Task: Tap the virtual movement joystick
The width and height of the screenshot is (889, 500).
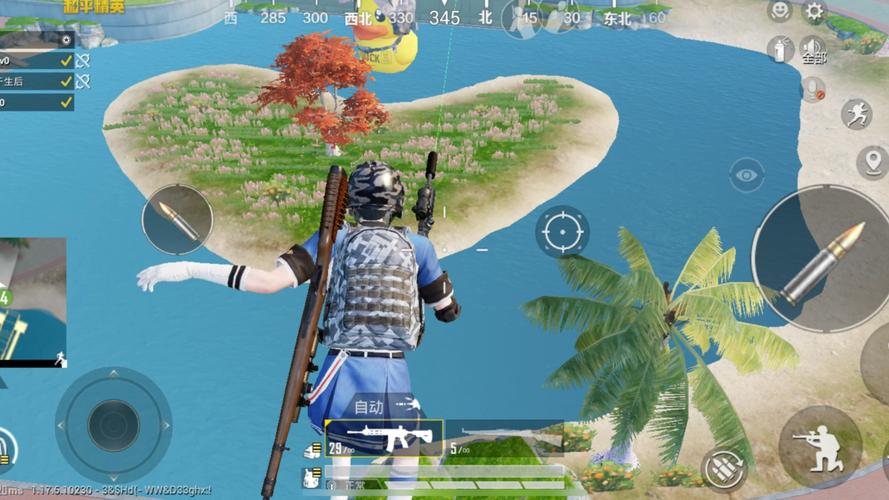Action: (113, 424)
